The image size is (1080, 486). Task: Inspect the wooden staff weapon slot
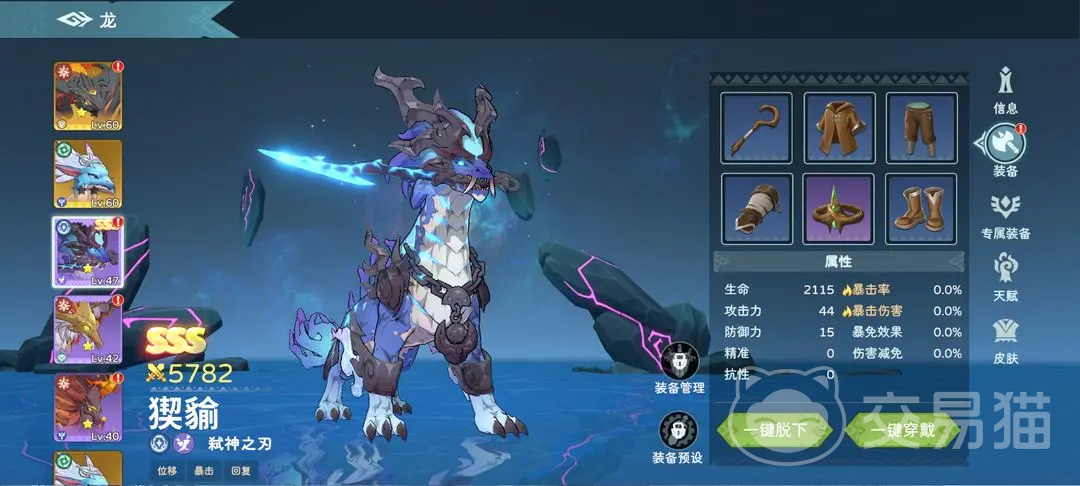(756, 128)
